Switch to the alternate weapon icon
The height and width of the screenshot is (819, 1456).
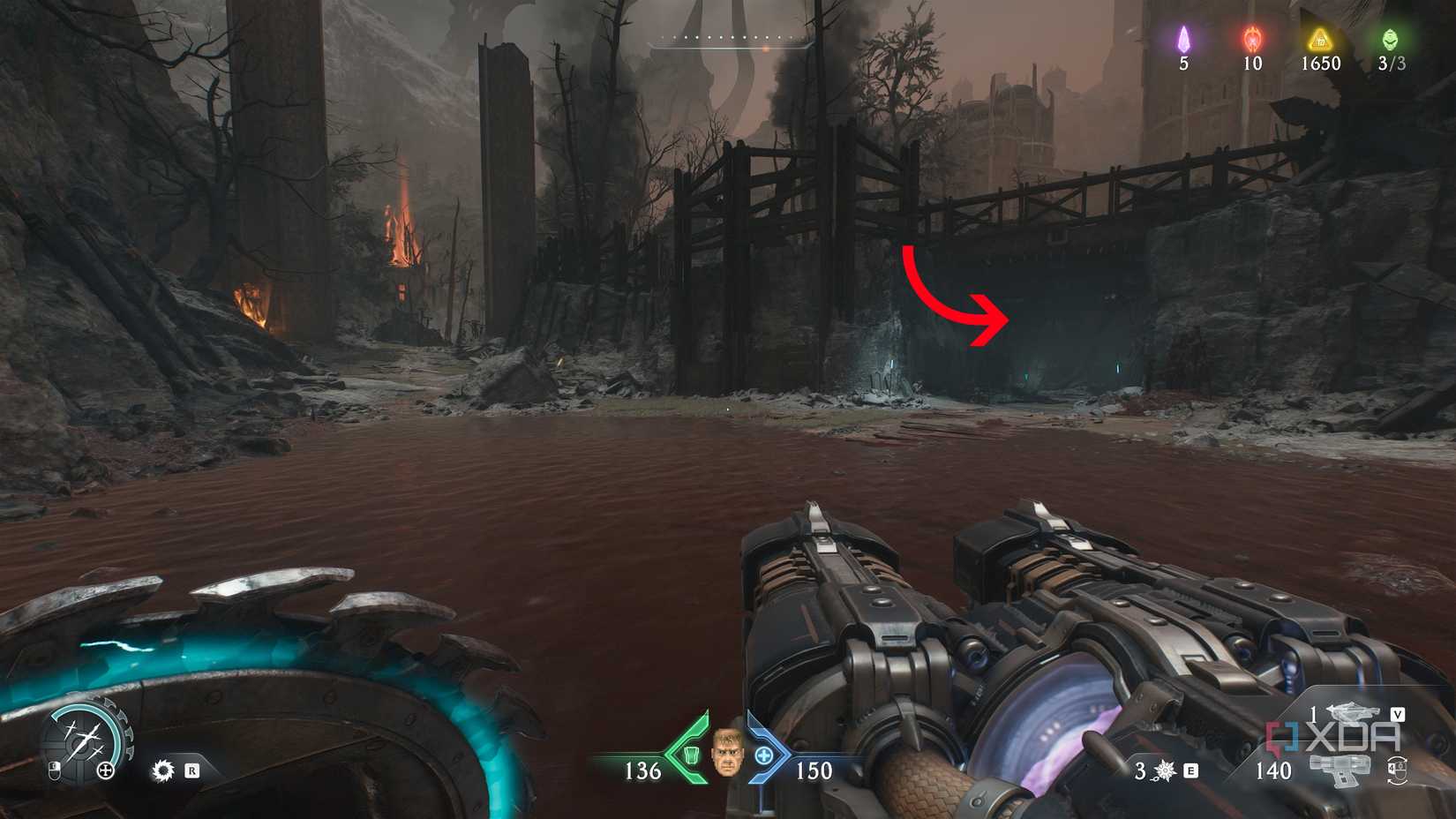click(x=1350, y=712)
